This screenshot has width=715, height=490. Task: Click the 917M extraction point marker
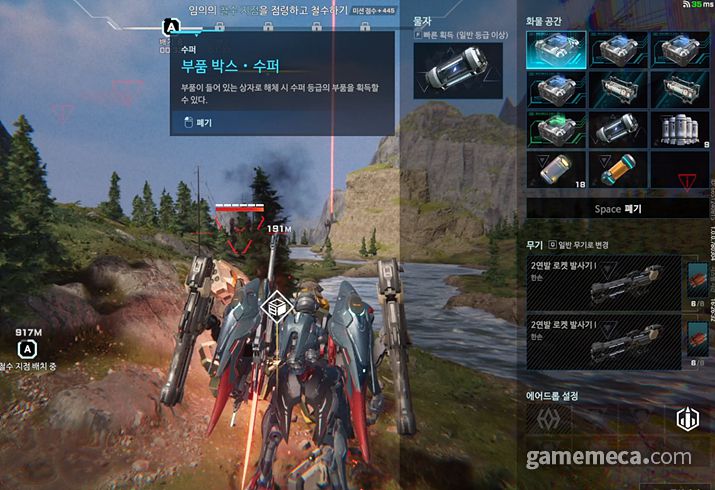(28, 349)
